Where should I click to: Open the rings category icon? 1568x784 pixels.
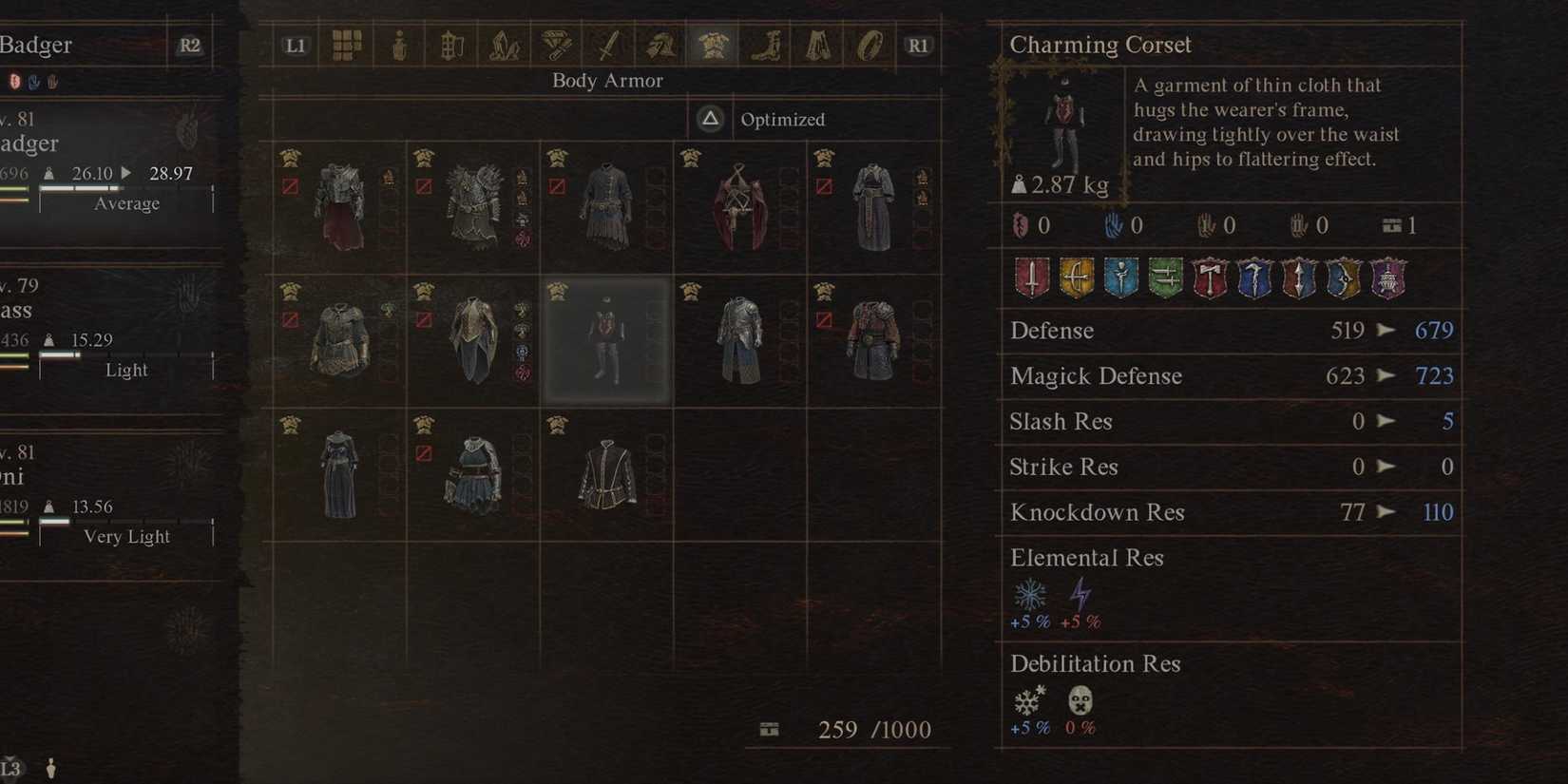click(x=870, y=43)
